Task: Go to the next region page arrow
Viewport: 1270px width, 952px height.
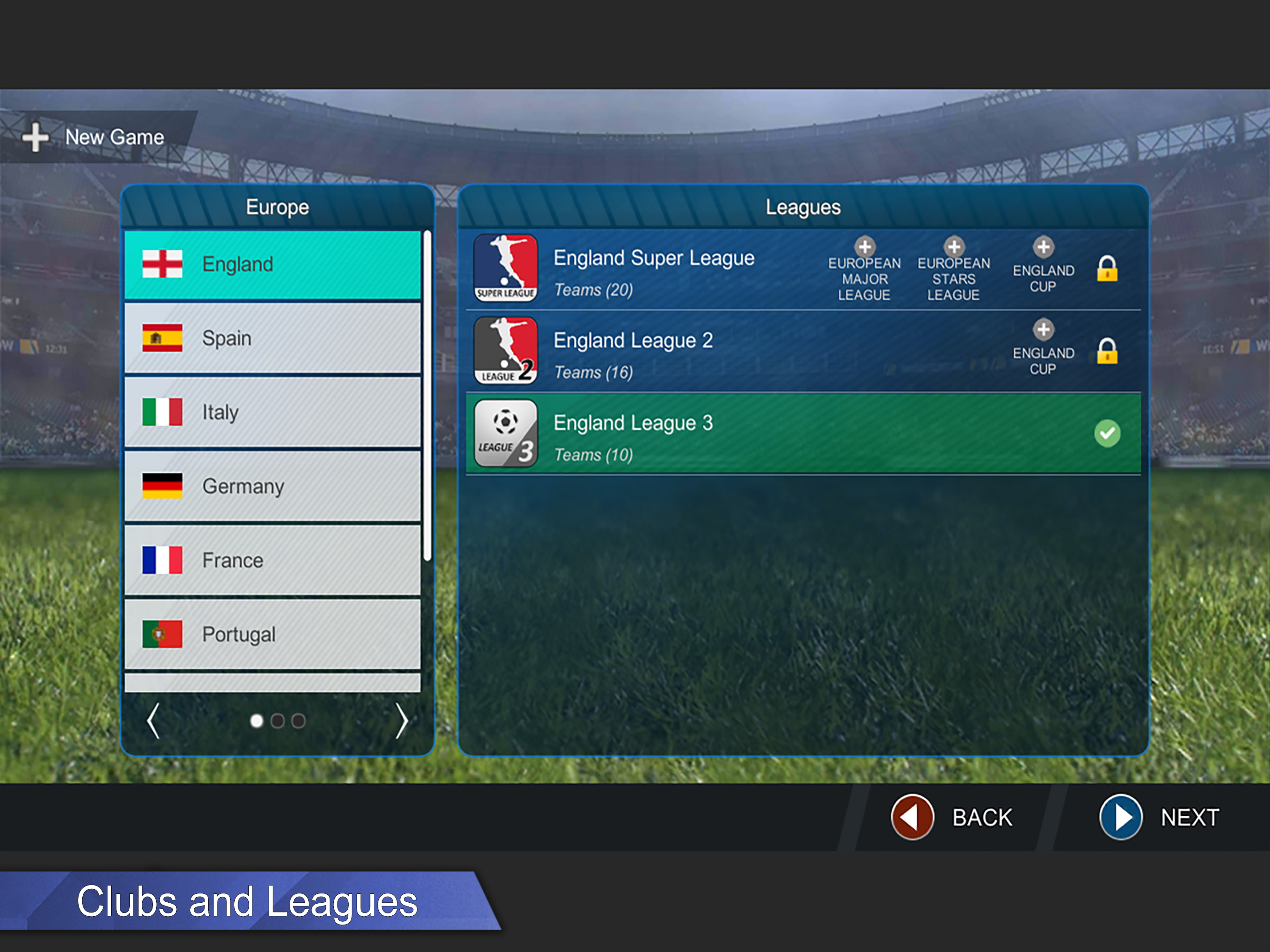Action: click(402, 721)
